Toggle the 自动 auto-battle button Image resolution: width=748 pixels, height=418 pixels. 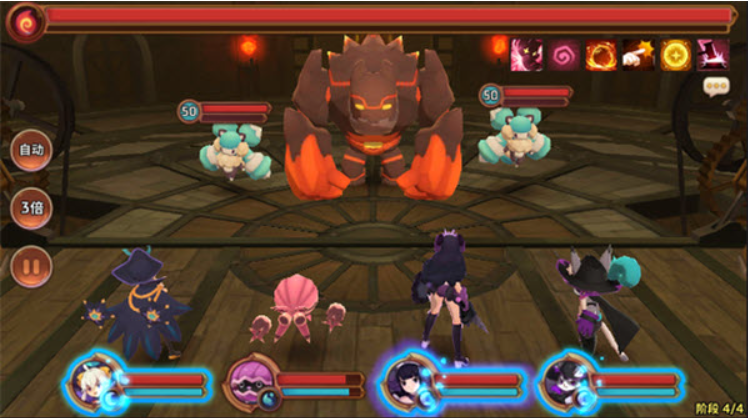[x=31, y=151]
